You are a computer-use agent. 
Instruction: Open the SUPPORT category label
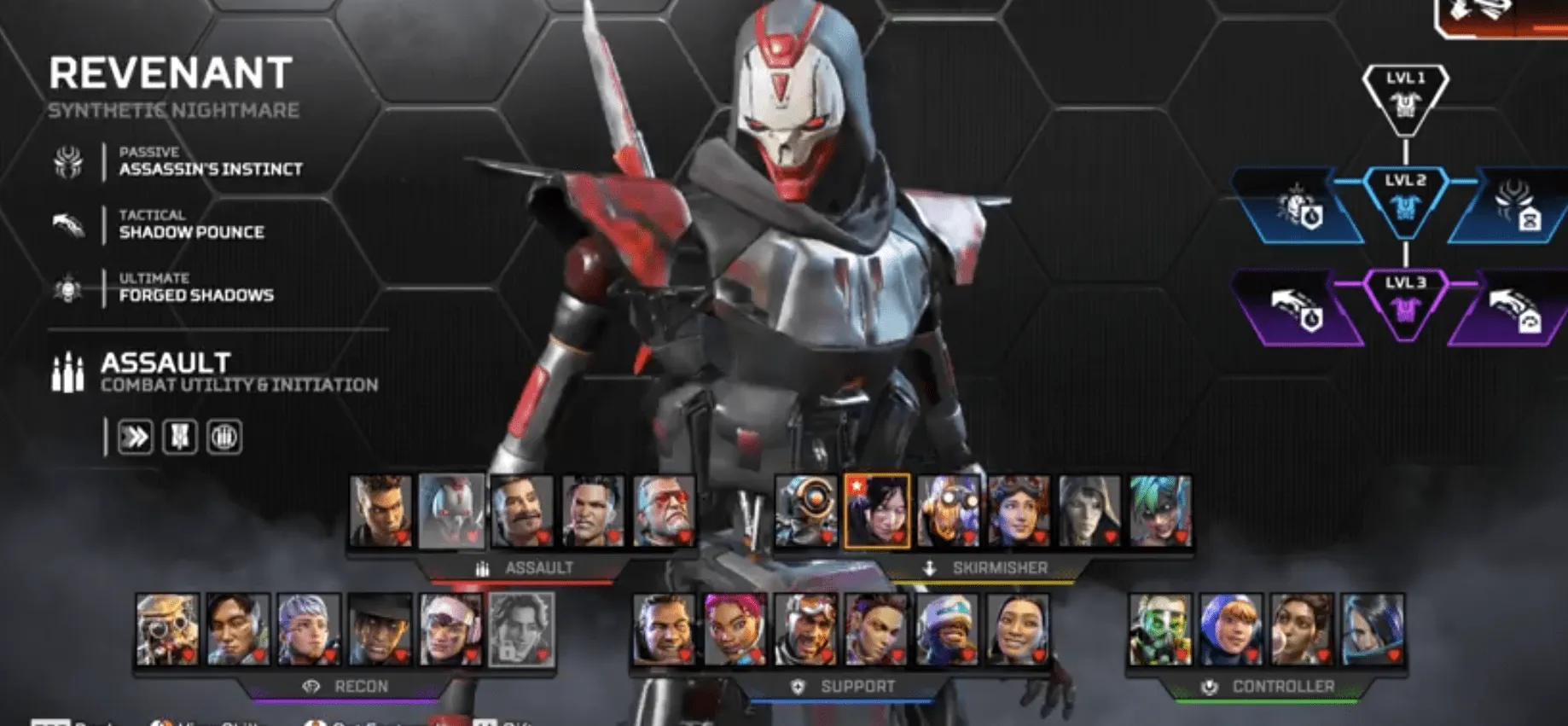857,685
